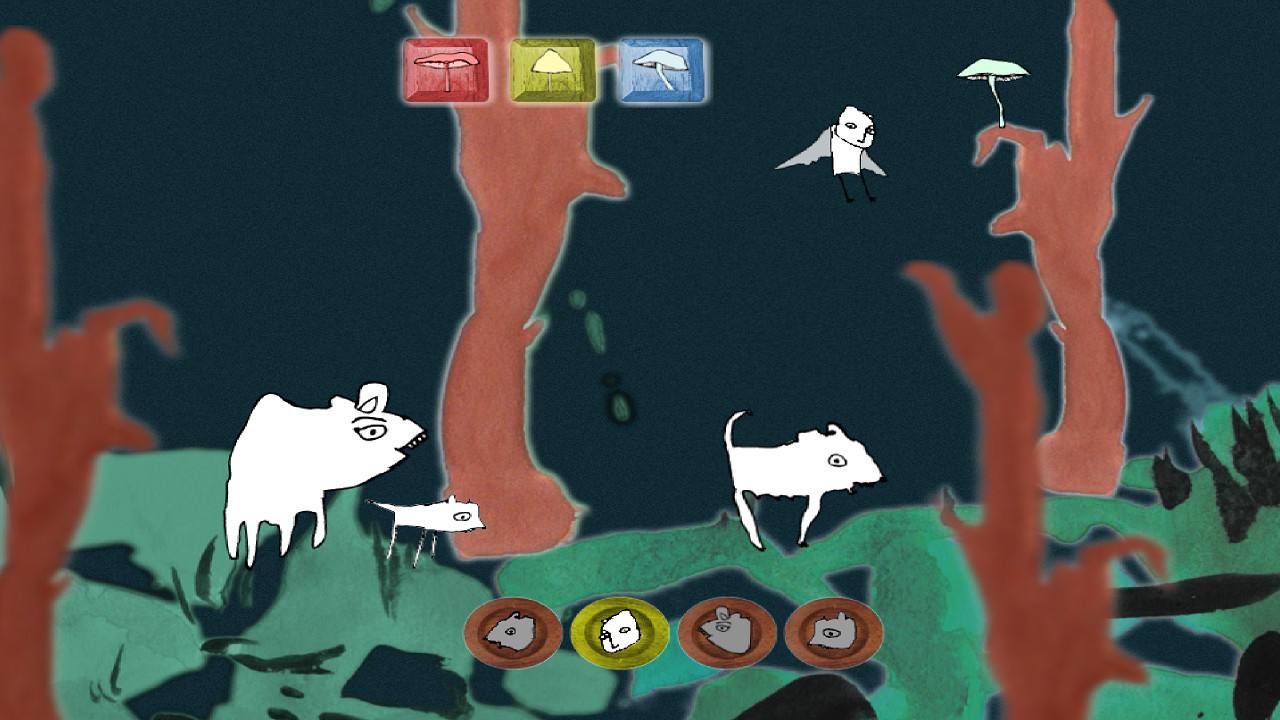Switch to the round-eared creature head disc
Screen dimensions: 1280x720
coord(727,632)
